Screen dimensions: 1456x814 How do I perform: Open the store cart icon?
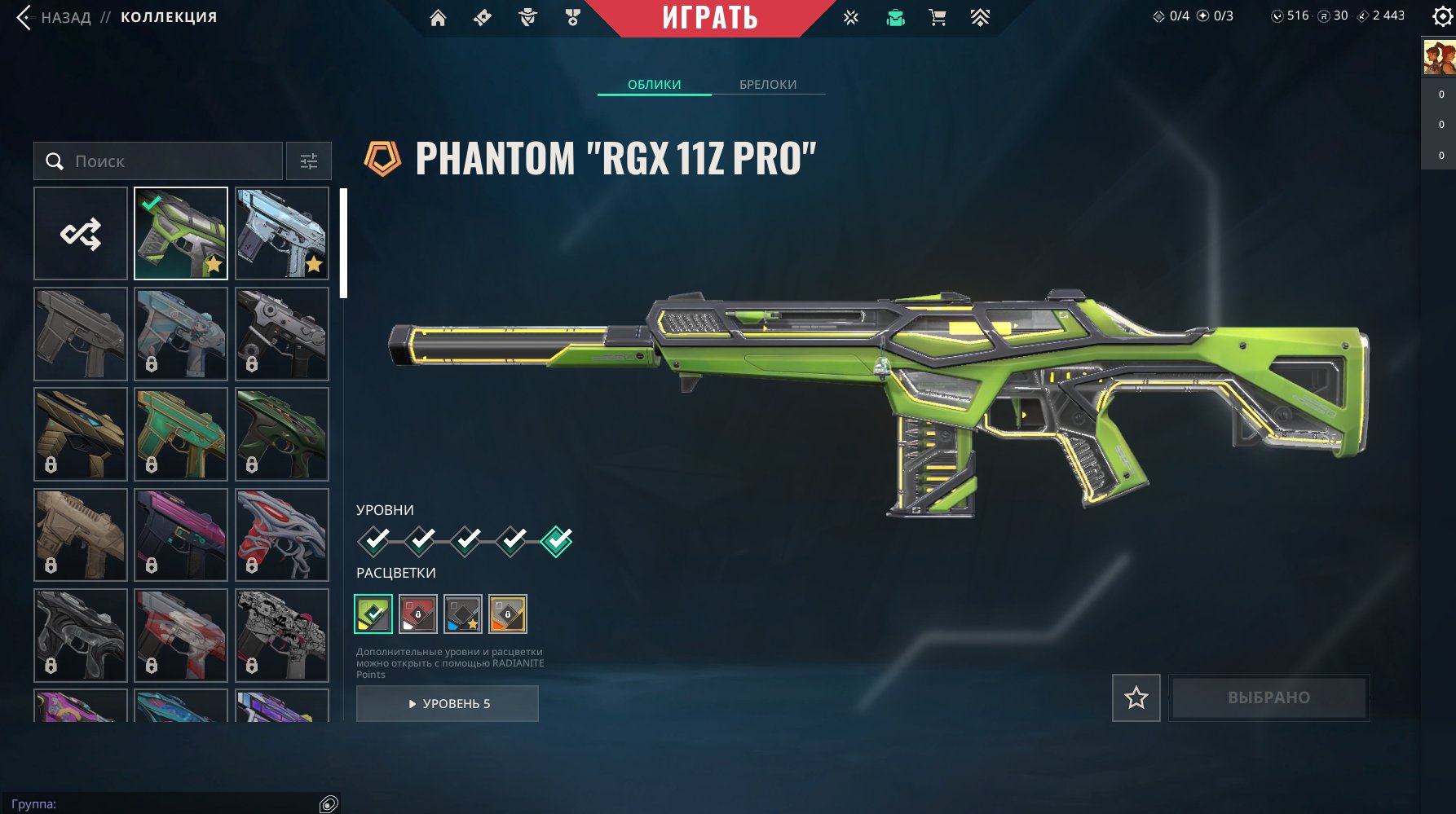[938, 18]
